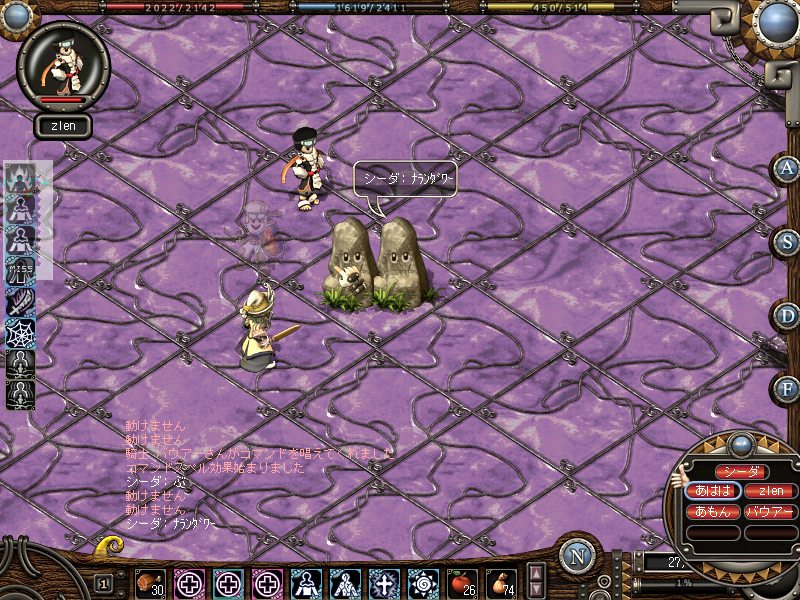This screenshot has width=800, height=600.
Task: Click the A shortcut button
Action: pyautogui.click(x=787, y=169)
